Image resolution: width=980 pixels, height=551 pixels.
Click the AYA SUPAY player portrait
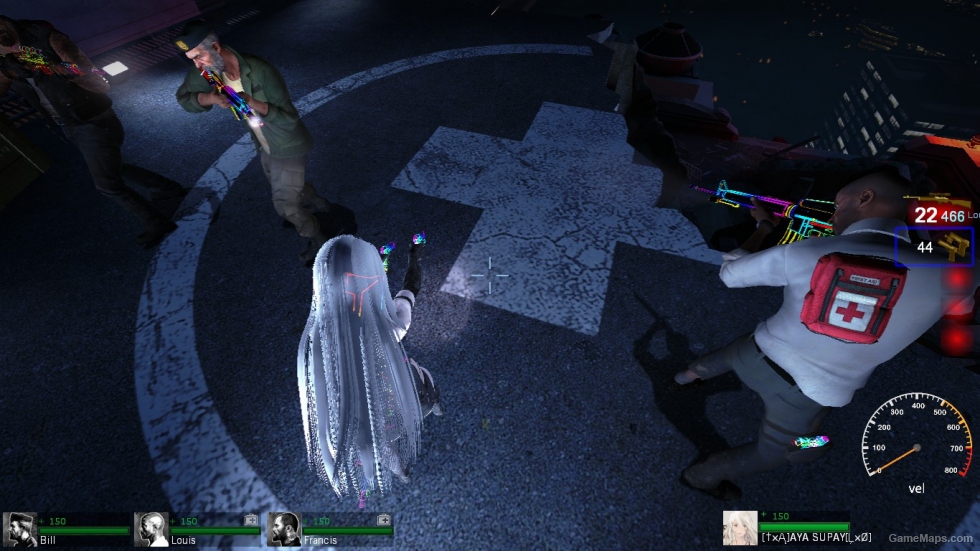pos(740,528)
